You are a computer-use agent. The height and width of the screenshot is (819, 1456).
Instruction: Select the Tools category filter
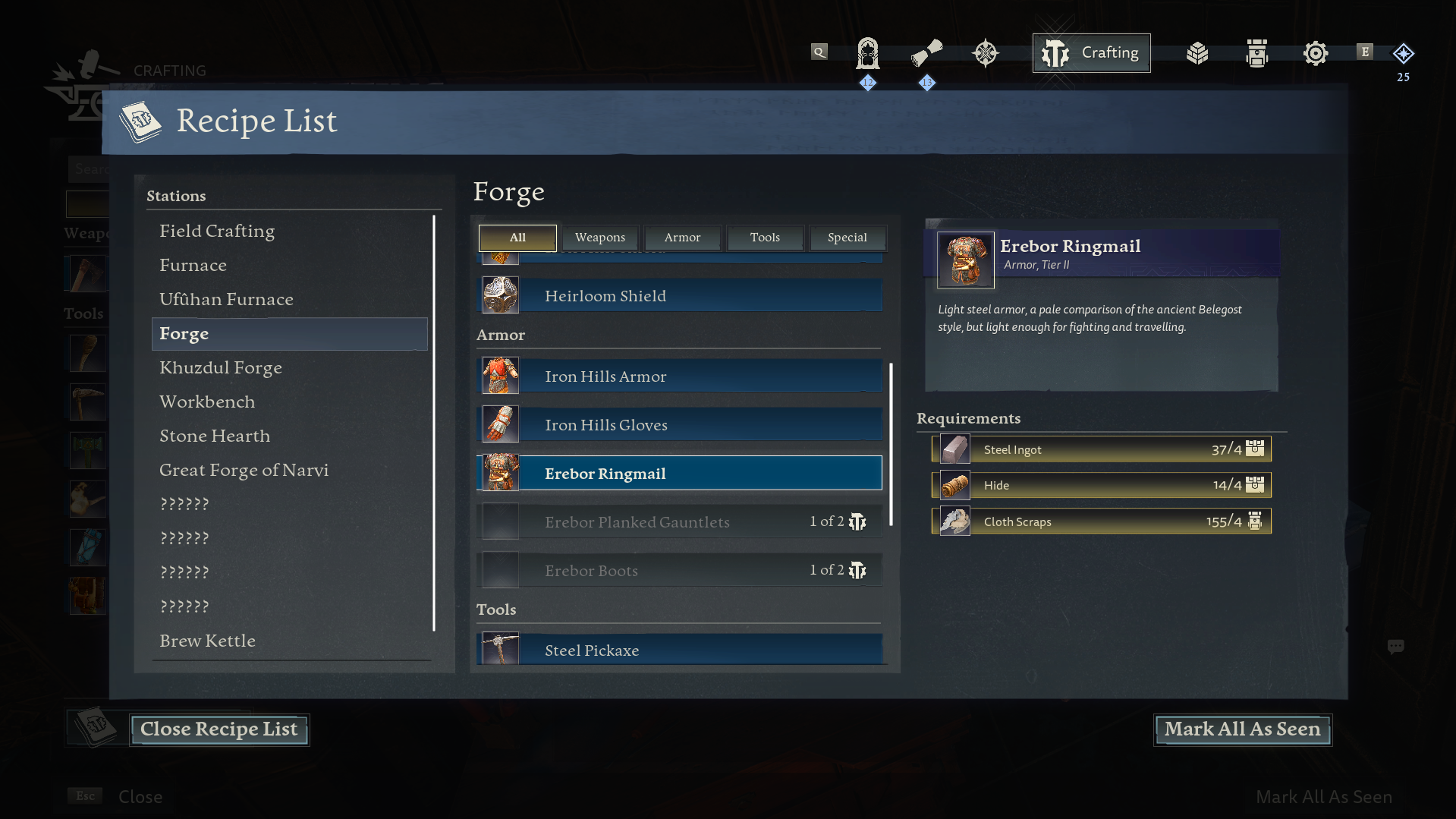tap(764, 238)
